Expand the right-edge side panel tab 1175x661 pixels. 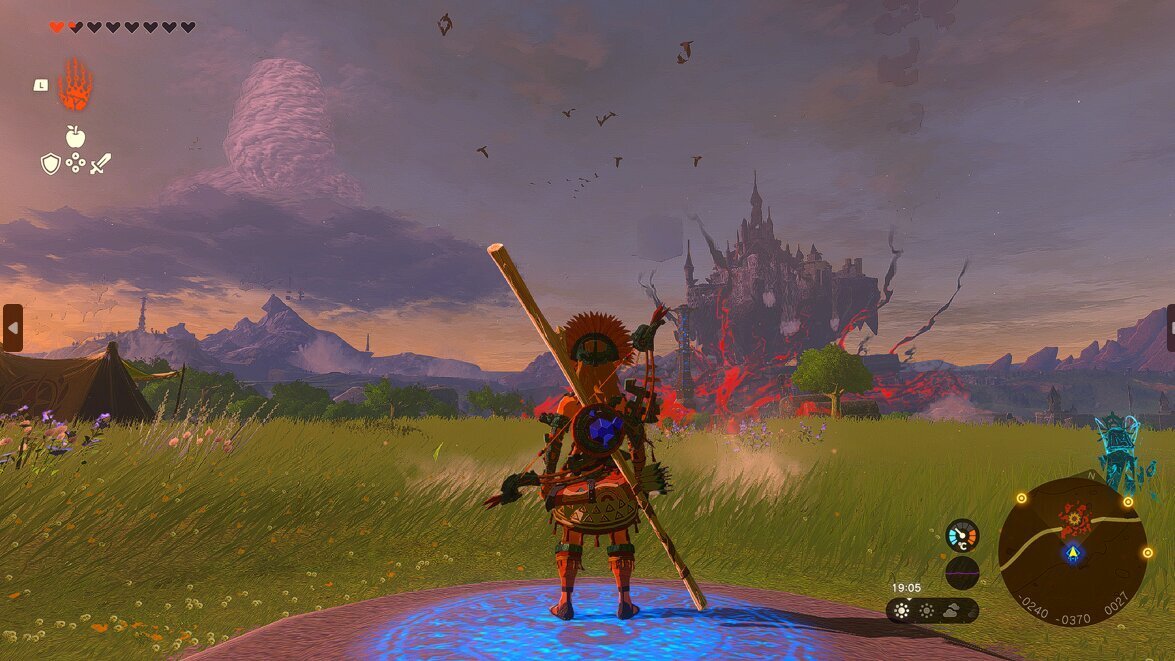[x=1170, y=328]
